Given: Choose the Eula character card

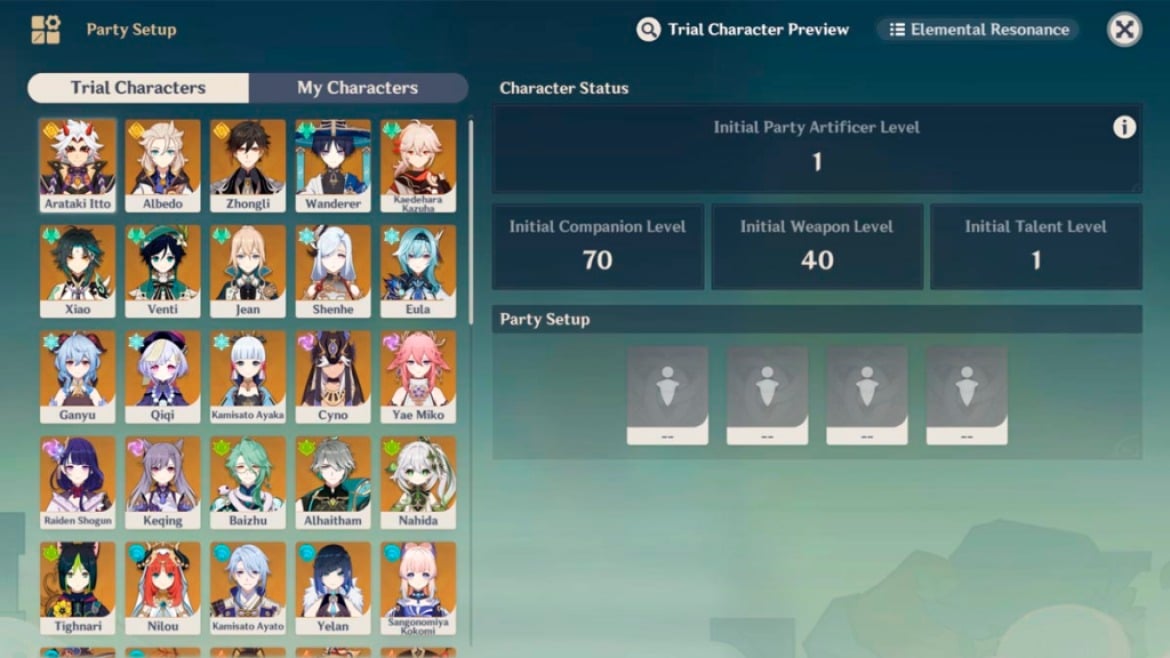Looking at the screenshot, I should [x=418, y=270].
